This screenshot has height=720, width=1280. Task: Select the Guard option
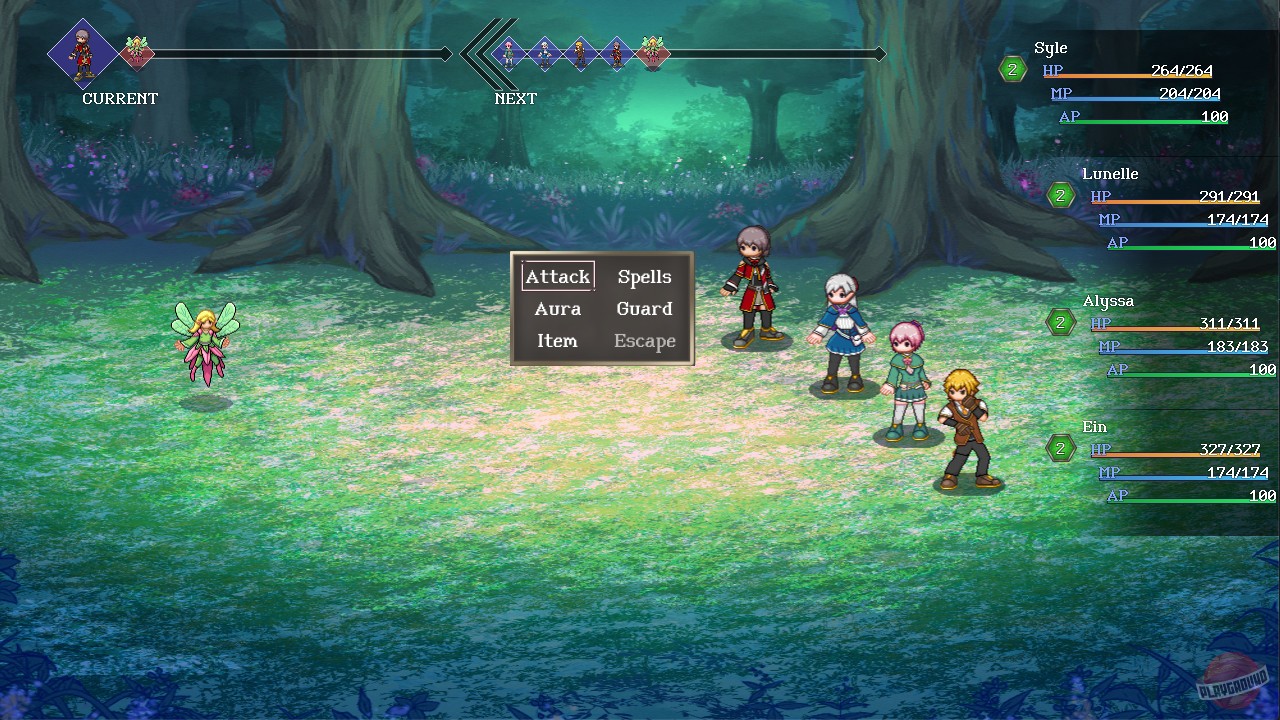(x=644, y=308)
